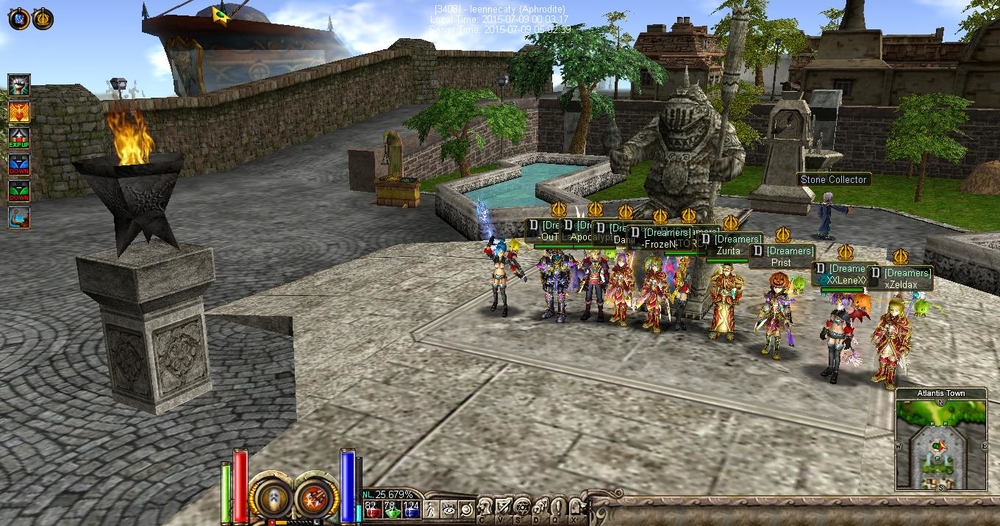The image size is (1000, 526).
Task: Select the blue hook buff icon
Action: click(x=19, y=218)
